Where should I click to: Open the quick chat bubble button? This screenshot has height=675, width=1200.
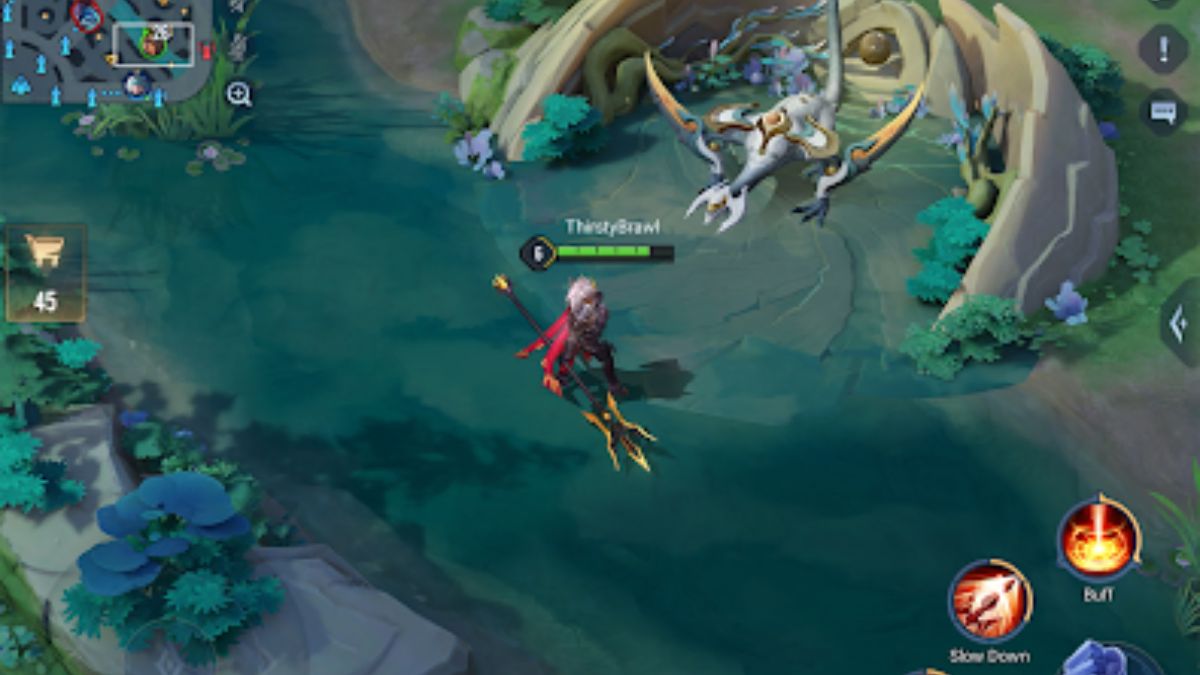1163,111
